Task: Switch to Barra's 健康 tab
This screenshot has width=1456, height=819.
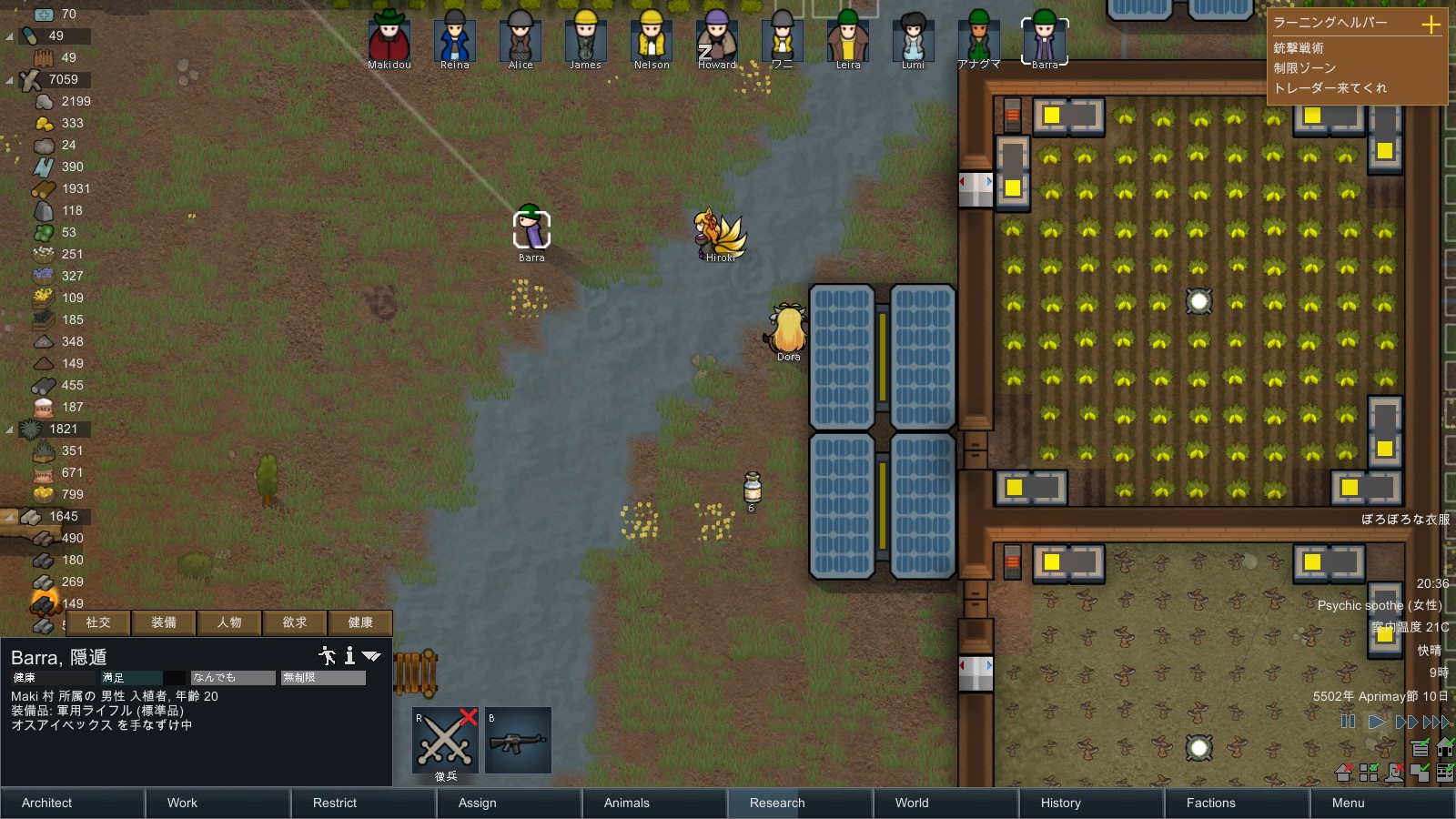Action: pyautogui.click(x=360, y=622)
